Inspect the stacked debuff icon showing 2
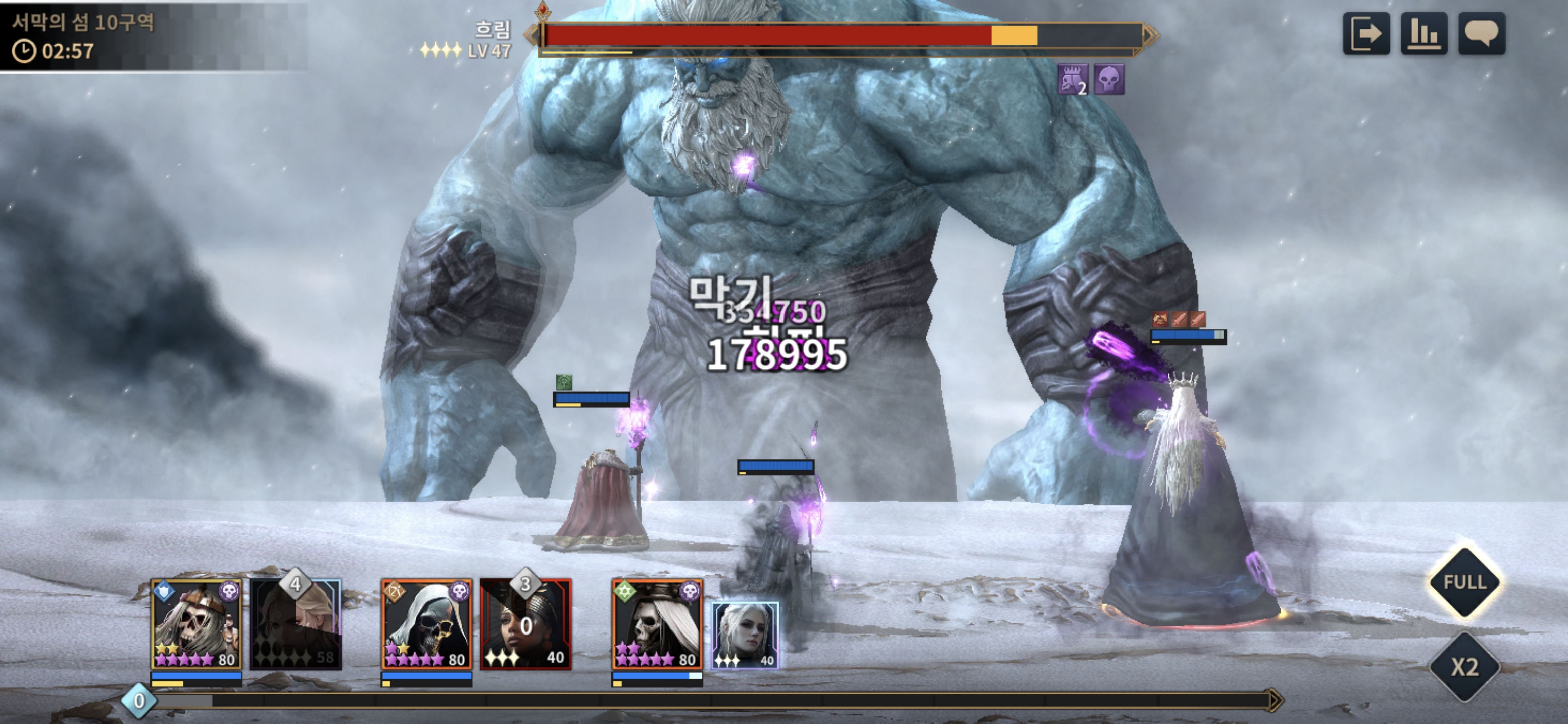Image resolution: width=1568 pixels, height=724 pixels. pyautogui.click(x=1072, y=79)
